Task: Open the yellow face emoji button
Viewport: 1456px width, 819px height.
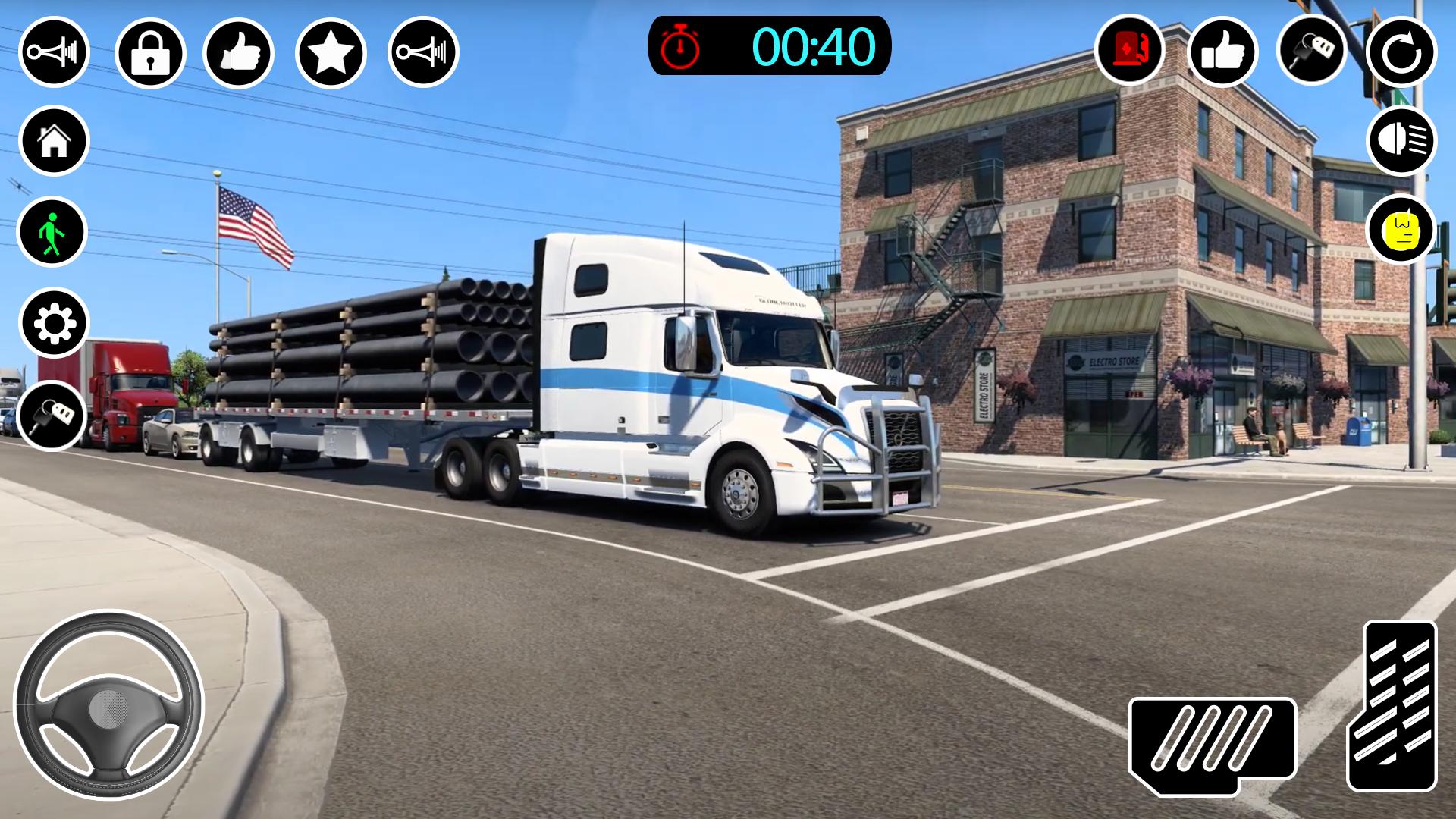Action: pos(1401,230)
